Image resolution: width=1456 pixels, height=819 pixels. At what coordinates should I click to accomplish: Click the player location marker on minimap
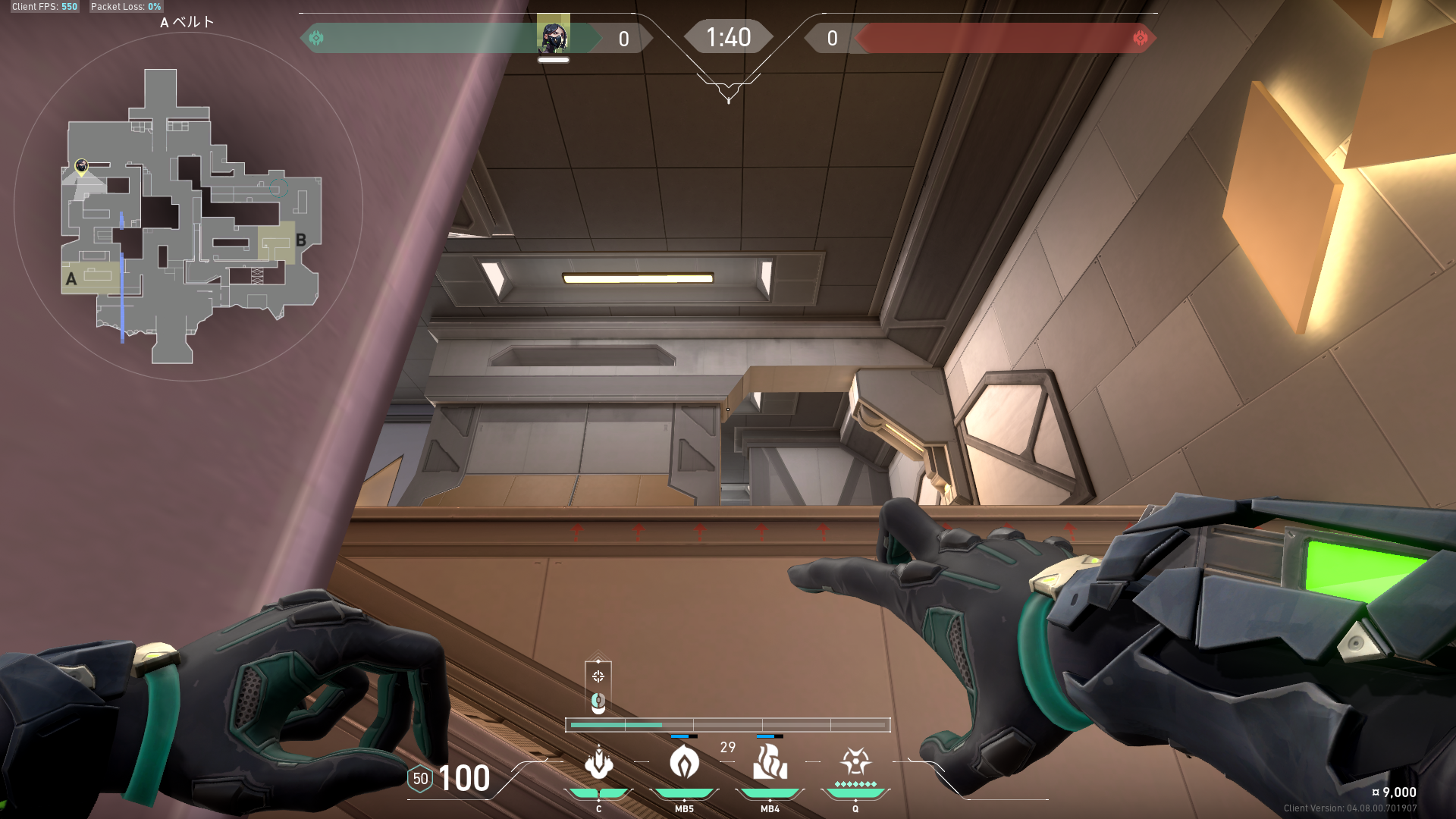[x=82, y=165]
